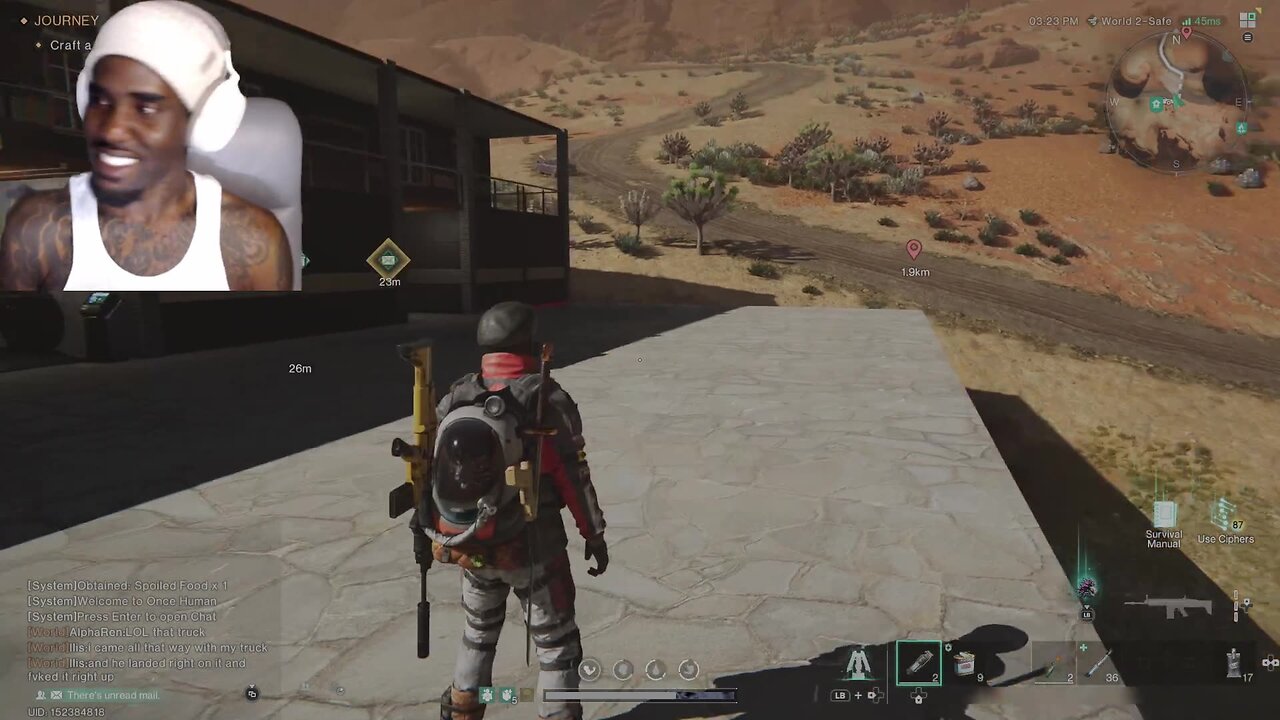Open the grid layout icon at top right
This screenshot has height=720, width=1280.
1247,19
